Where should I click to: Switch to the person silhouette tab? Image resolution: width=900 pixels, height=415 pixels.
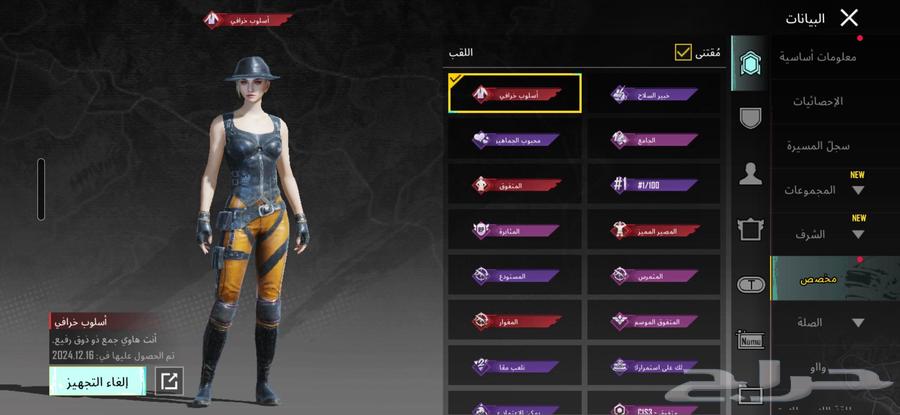pyautogui.click(x=750, y=174)
